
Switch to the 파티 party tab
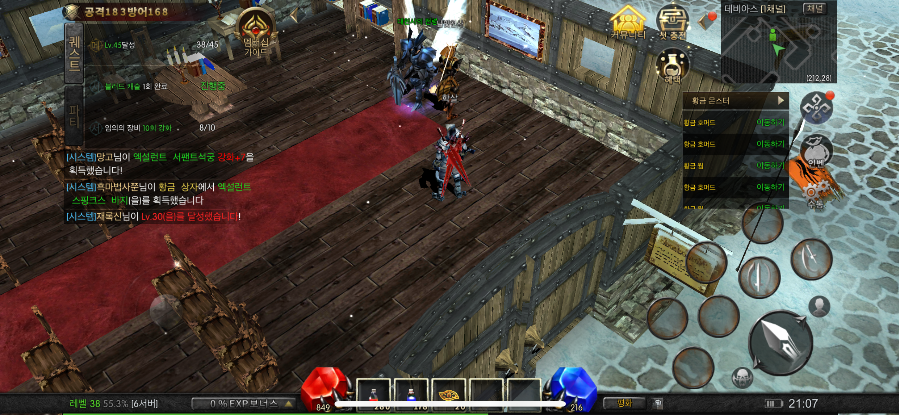(x=75, y=113)
